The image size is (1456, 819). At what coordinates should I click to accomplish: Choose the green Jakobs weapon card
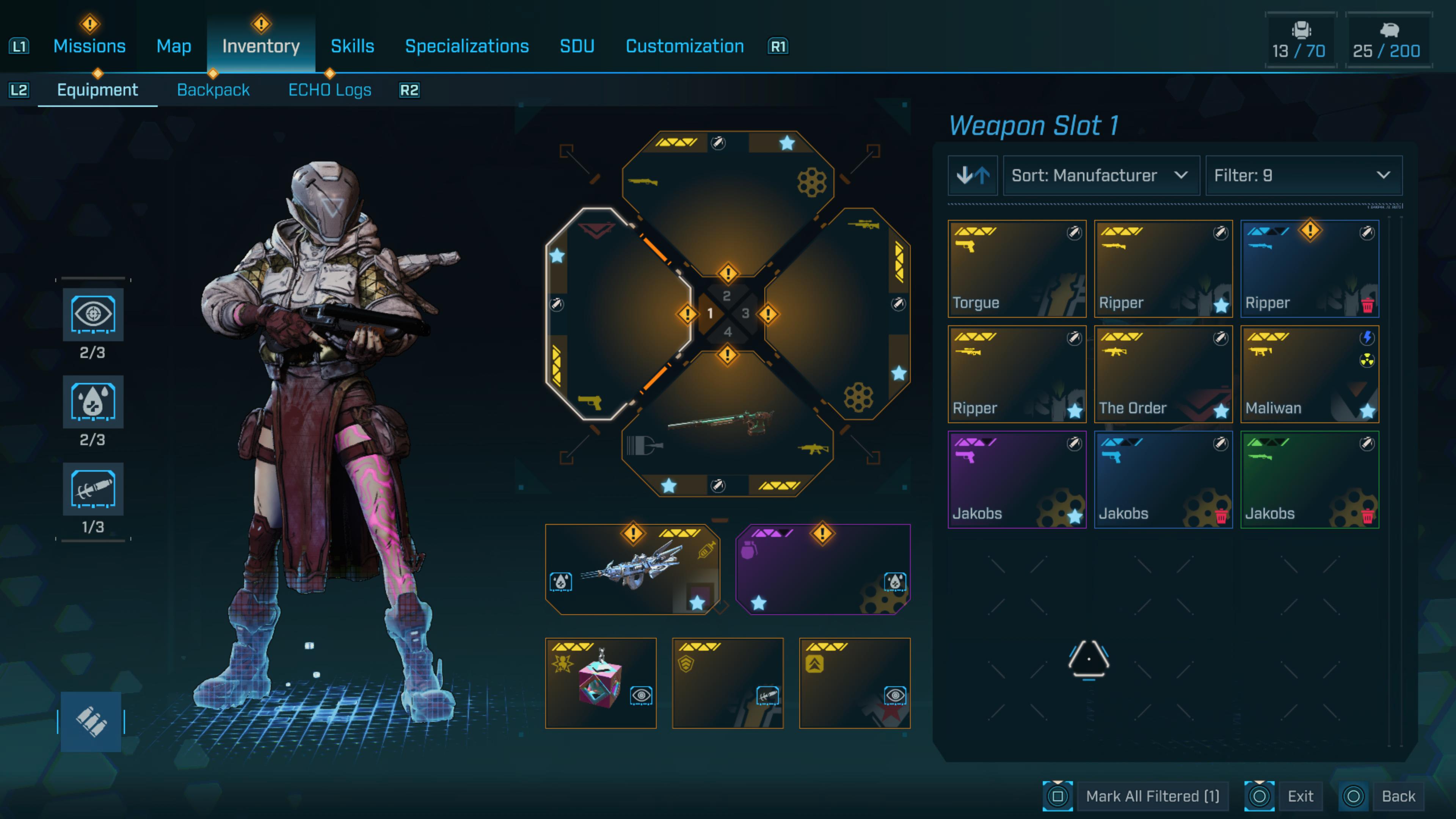1309,479
